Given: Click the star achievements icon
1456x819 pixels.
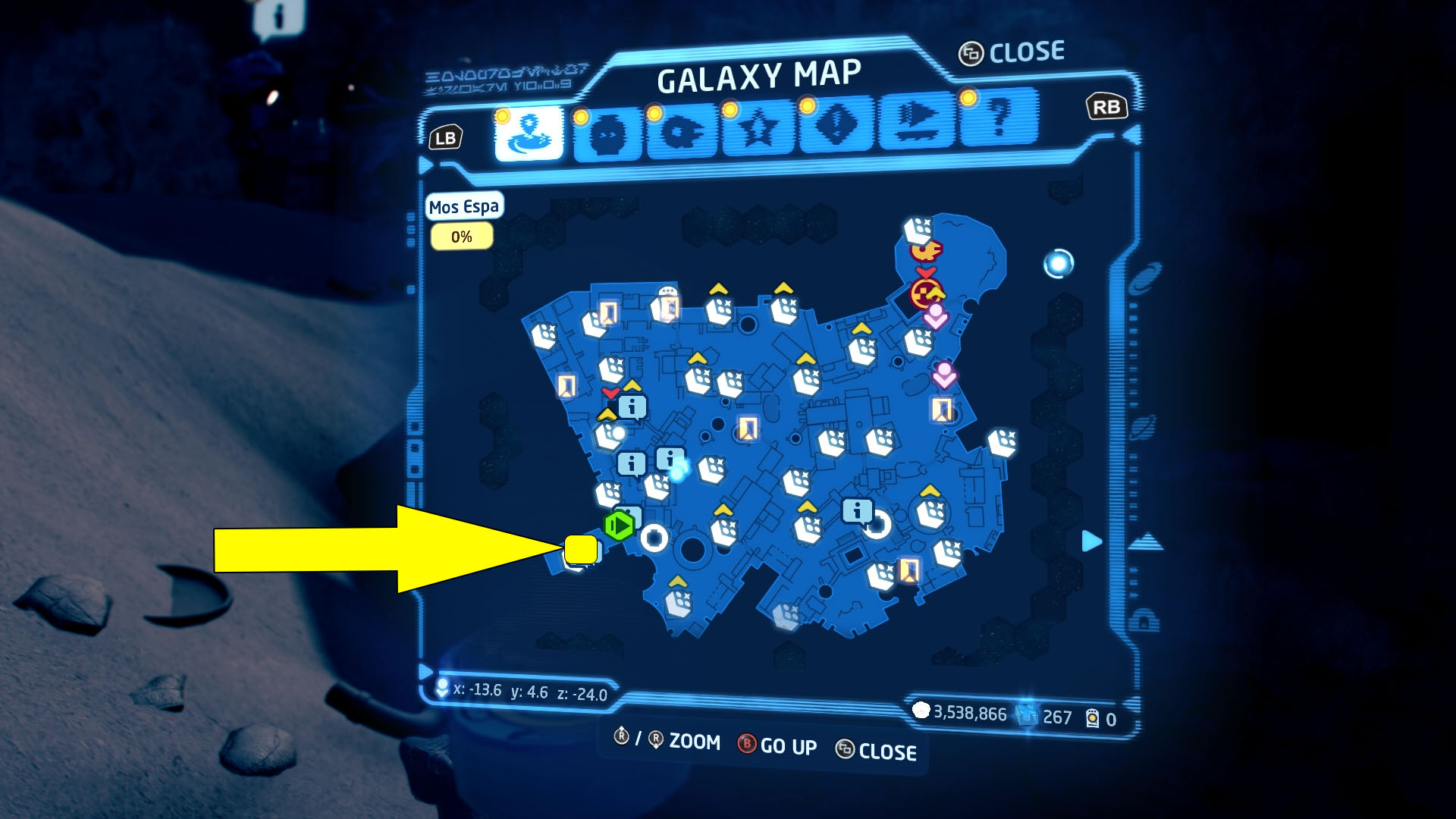Looking at the screenshot, I should (x=757, y=130).
